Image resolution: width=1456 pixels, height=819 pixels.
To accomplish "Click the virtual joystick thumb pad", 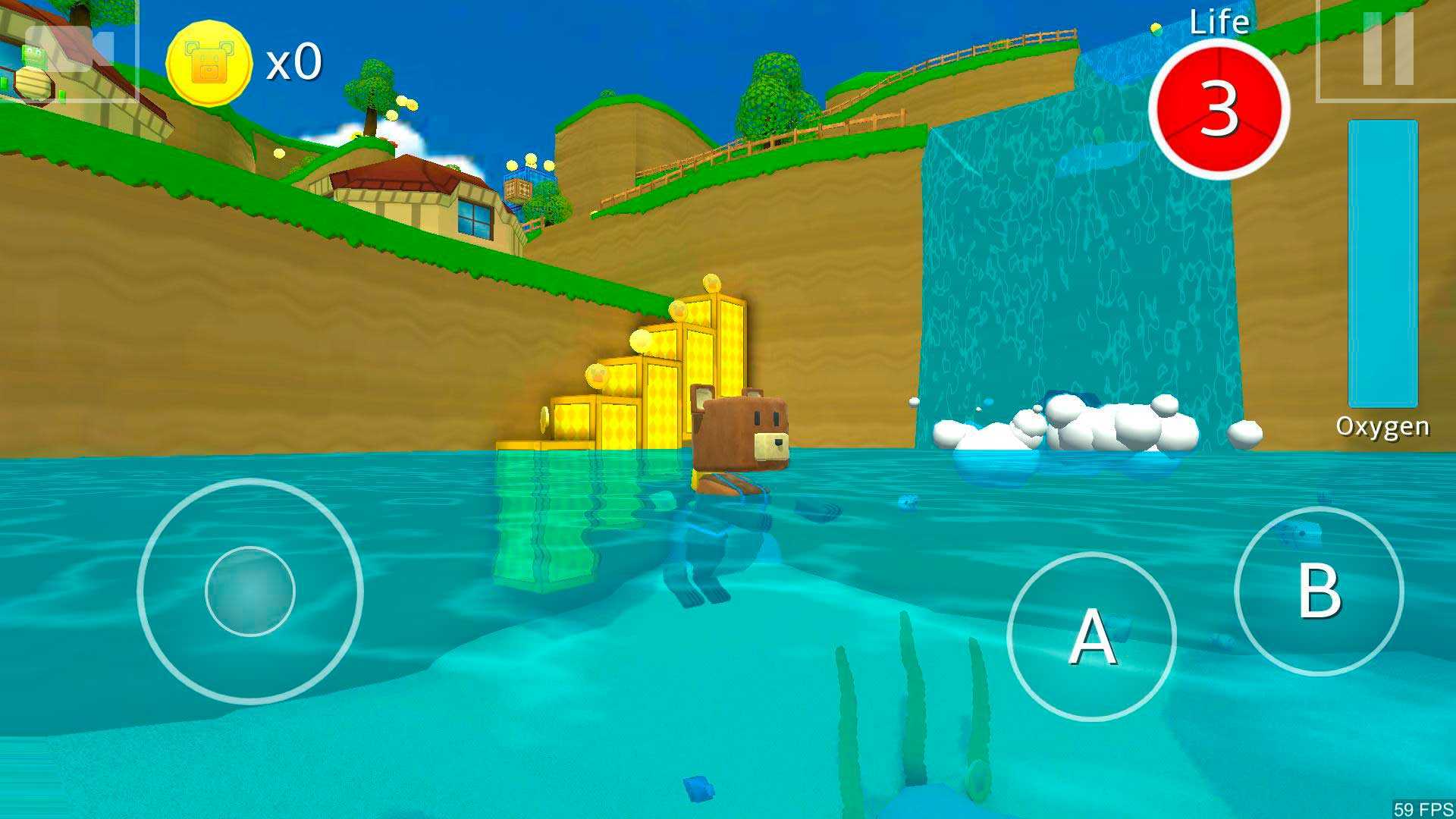I will [249, 591].
